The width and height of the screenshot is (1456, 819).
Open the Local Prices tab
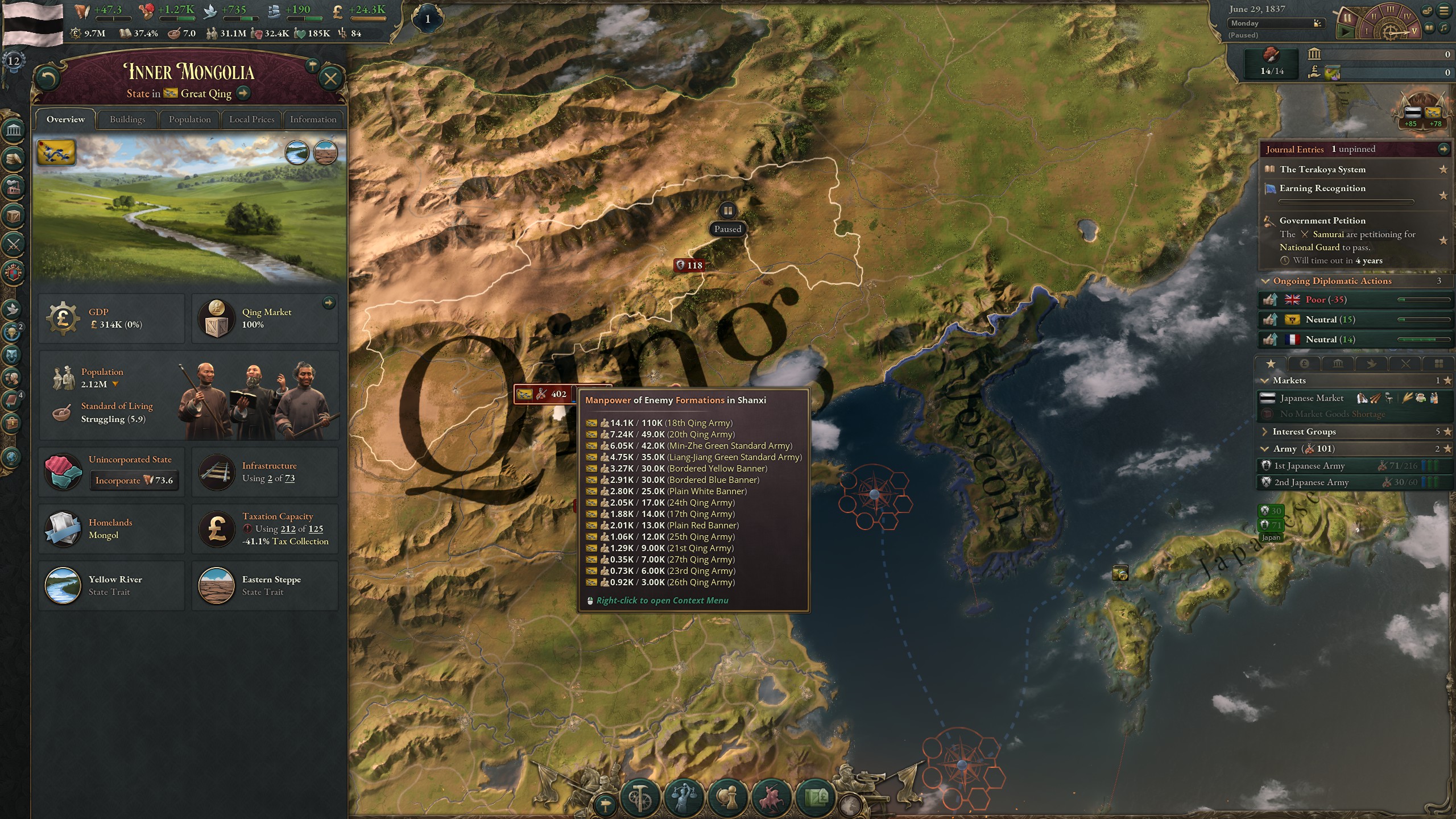pyautogui.click(x=251, y=119)
